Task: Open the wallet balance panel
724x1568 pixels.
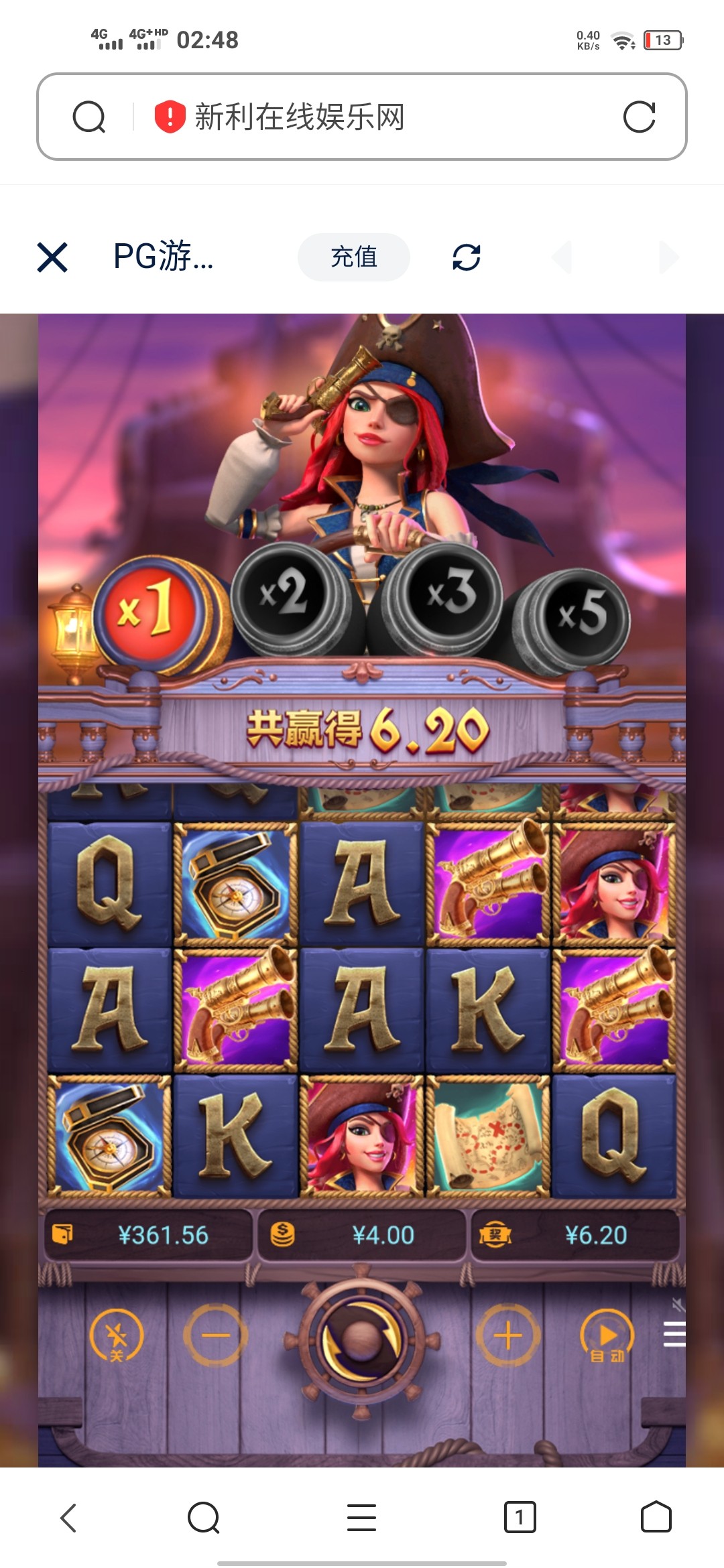Action: [x=149, y=1235]
